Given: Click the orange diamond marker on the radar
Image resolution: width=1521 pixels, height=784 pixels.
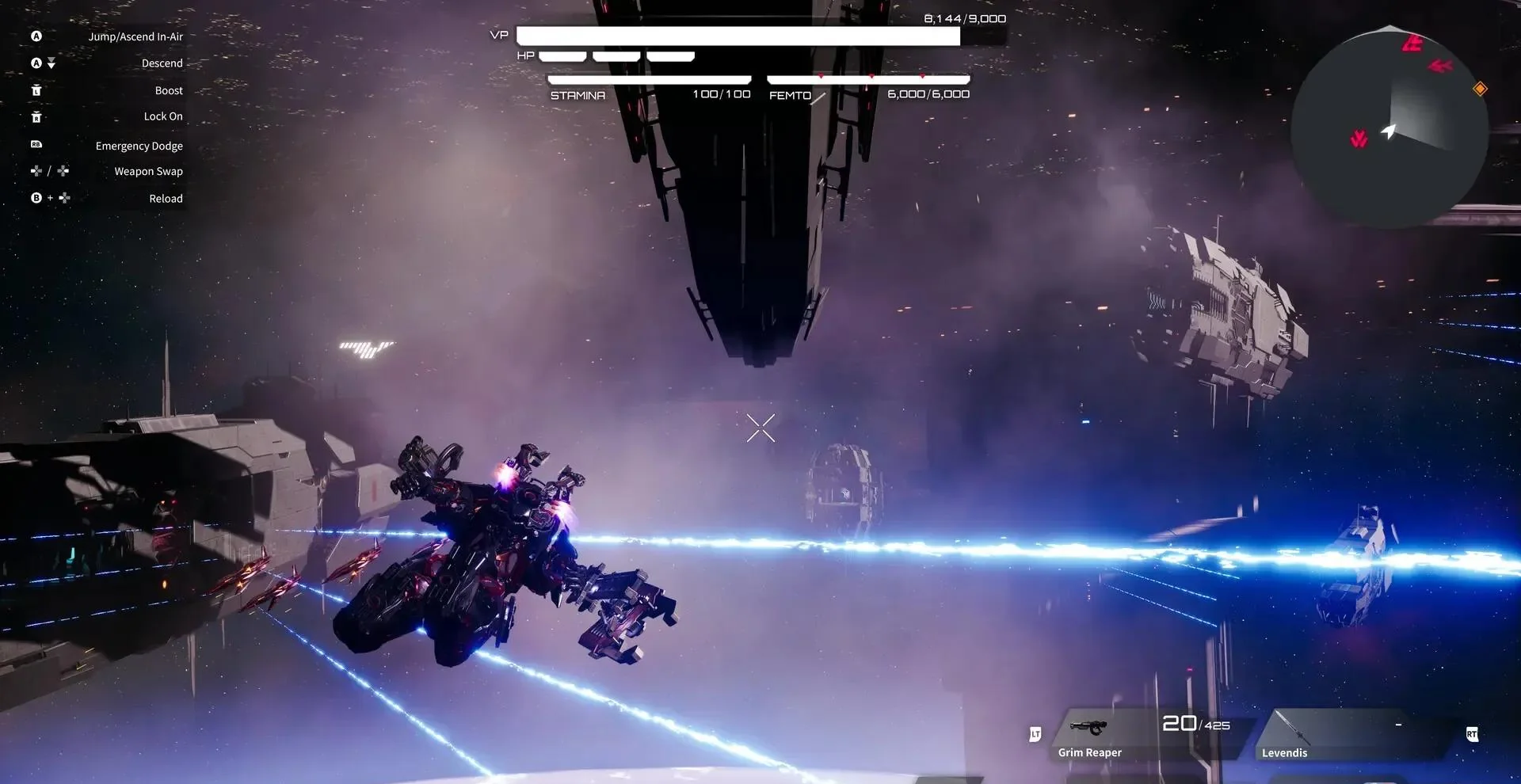Looking at the screenshot, I should [x=1479, y=89].
